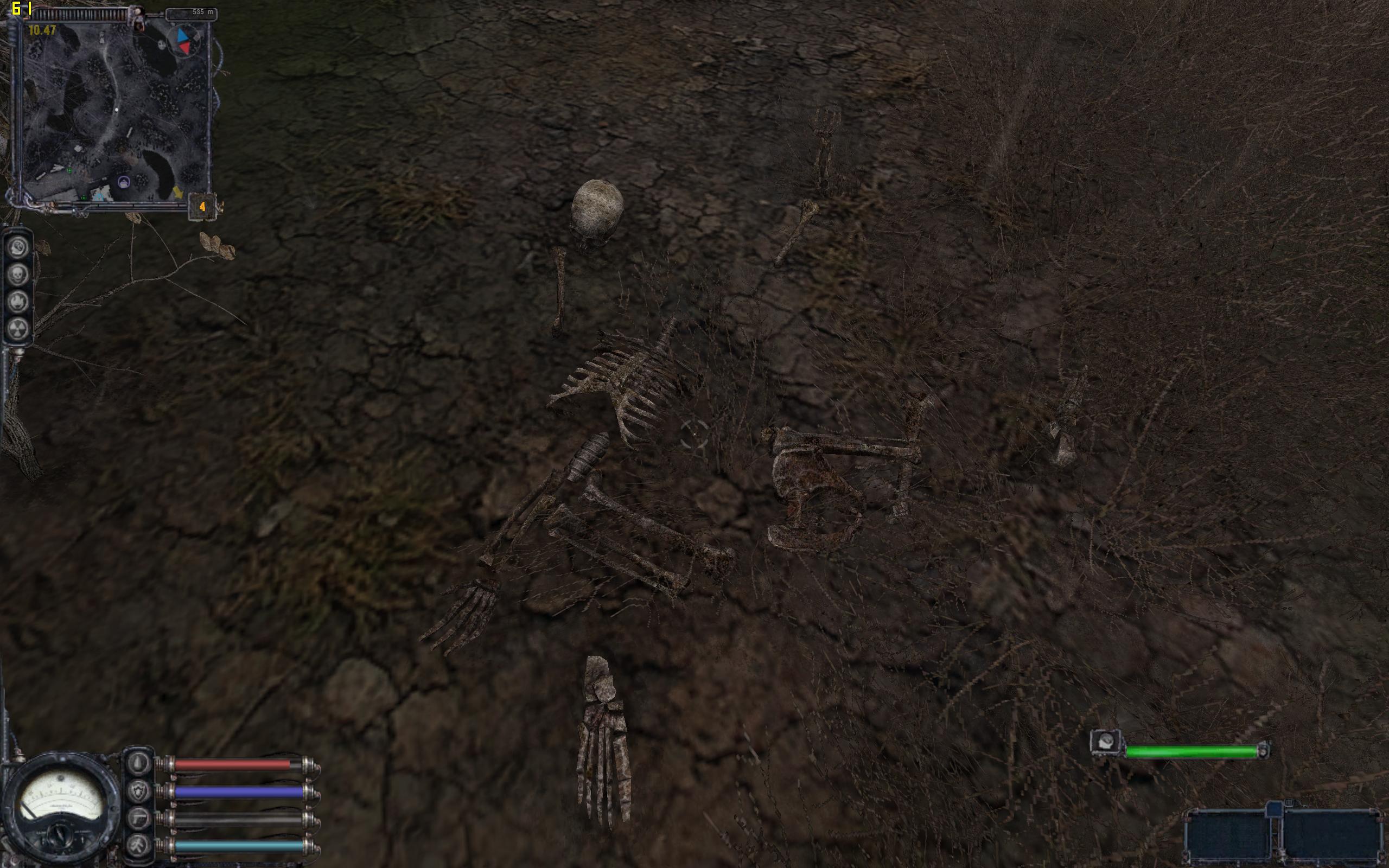This screenshot has width=1389, height=868.
Task: Click the orange number 4 counter box
Action: click(x=202, y=207)
